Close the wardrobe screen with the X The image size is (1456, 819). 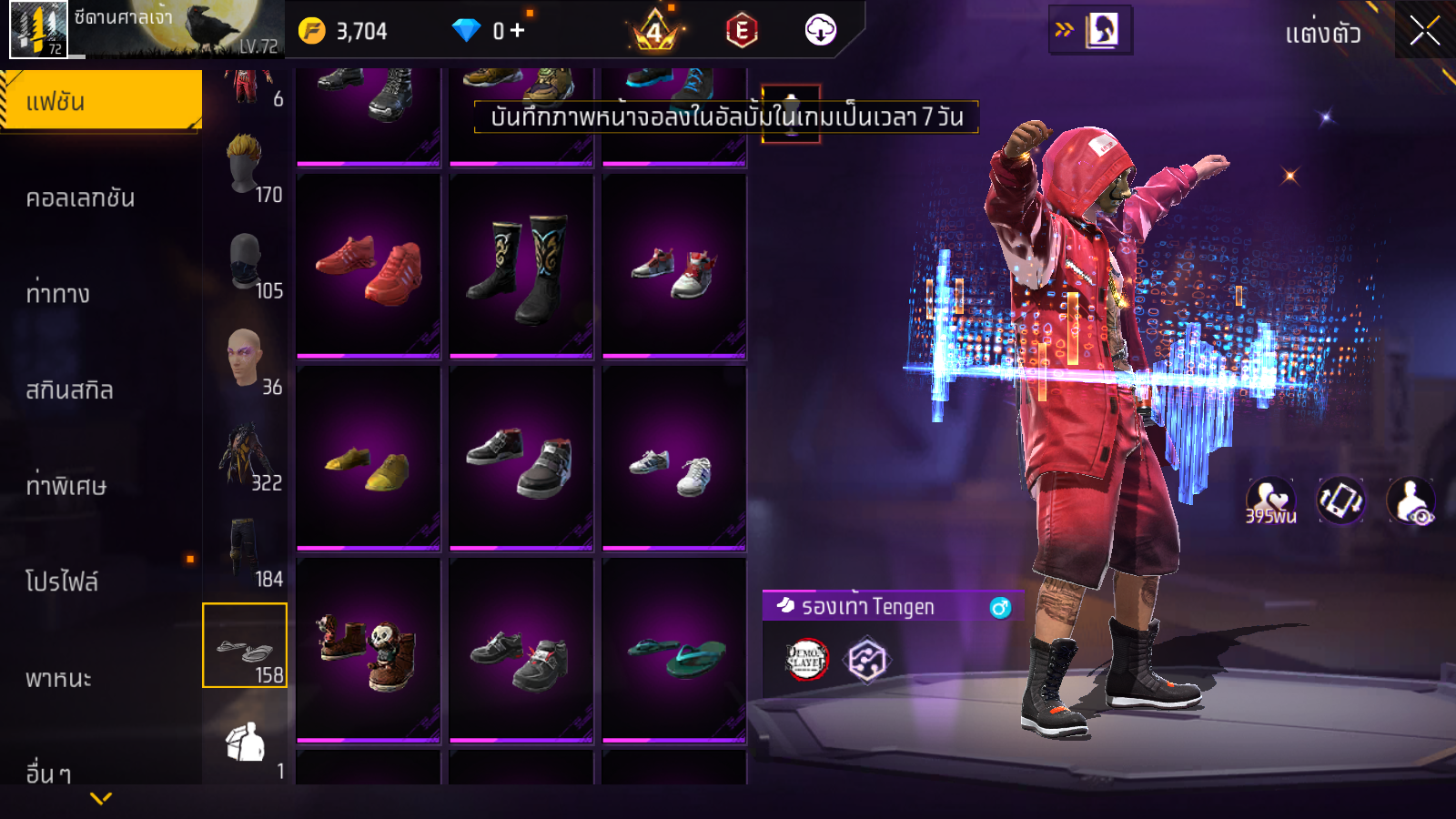tap(1424, 31)
